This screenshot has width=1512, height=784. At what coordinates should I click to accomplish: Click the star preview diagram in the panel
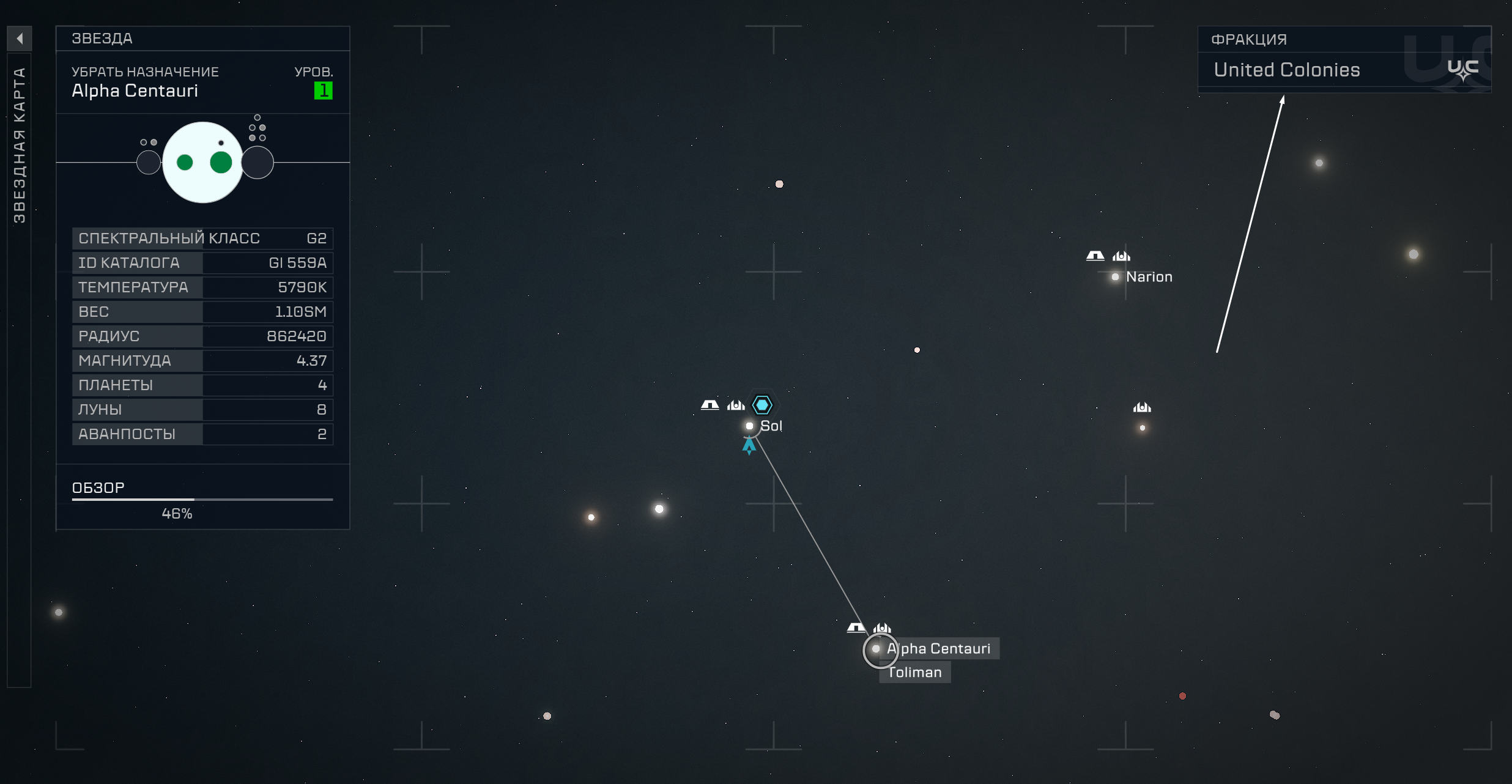click(202, 161)
